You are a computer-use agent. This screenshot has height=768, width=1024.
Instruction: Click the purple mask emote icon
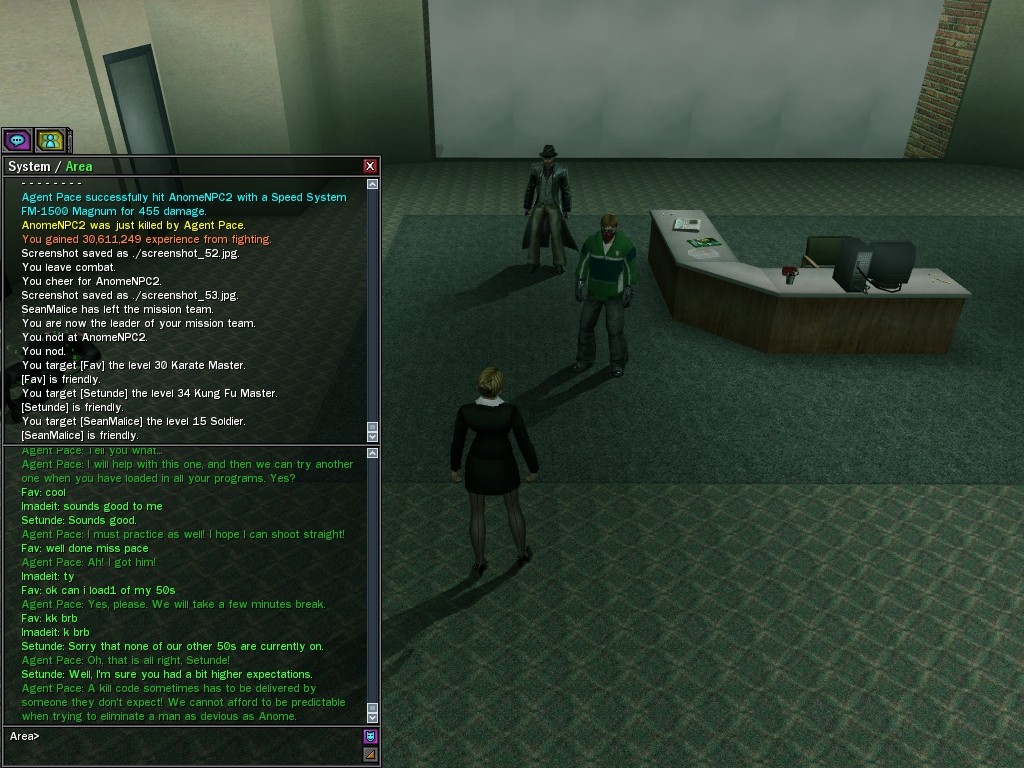[370, 737]
